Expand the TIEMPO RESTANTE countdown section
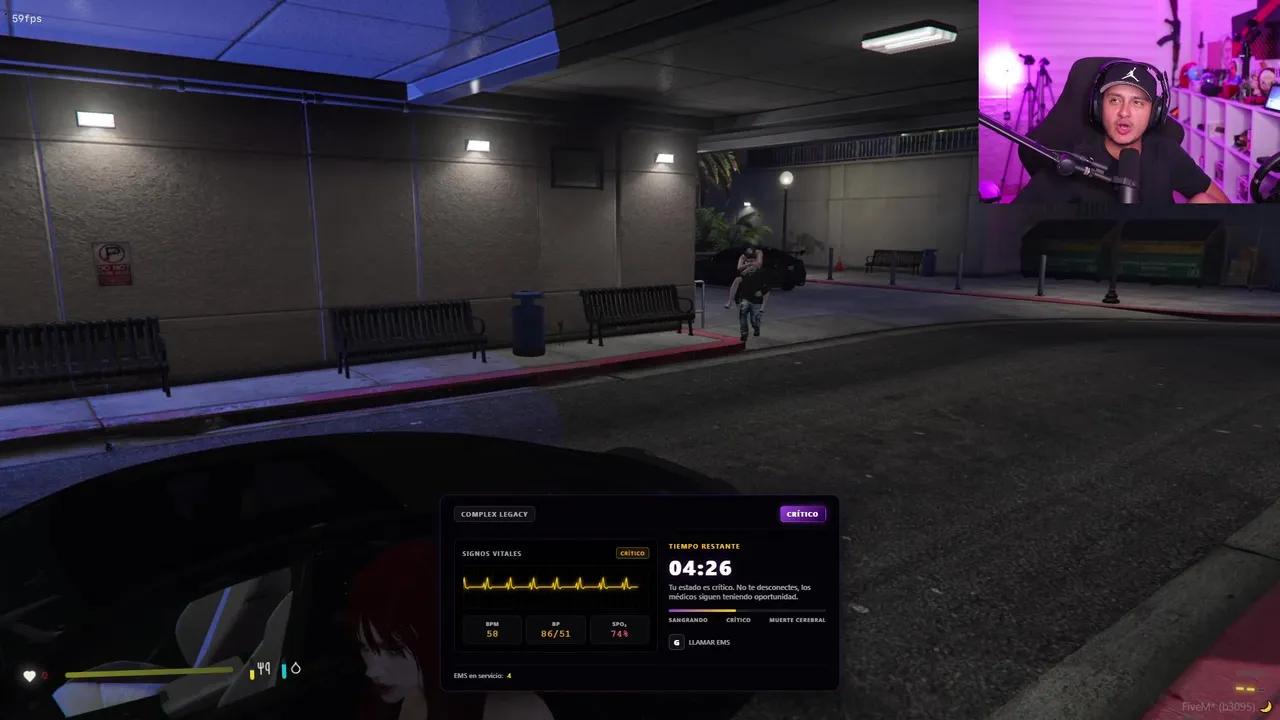This screenshot has height=720, width=1280. 705,546
